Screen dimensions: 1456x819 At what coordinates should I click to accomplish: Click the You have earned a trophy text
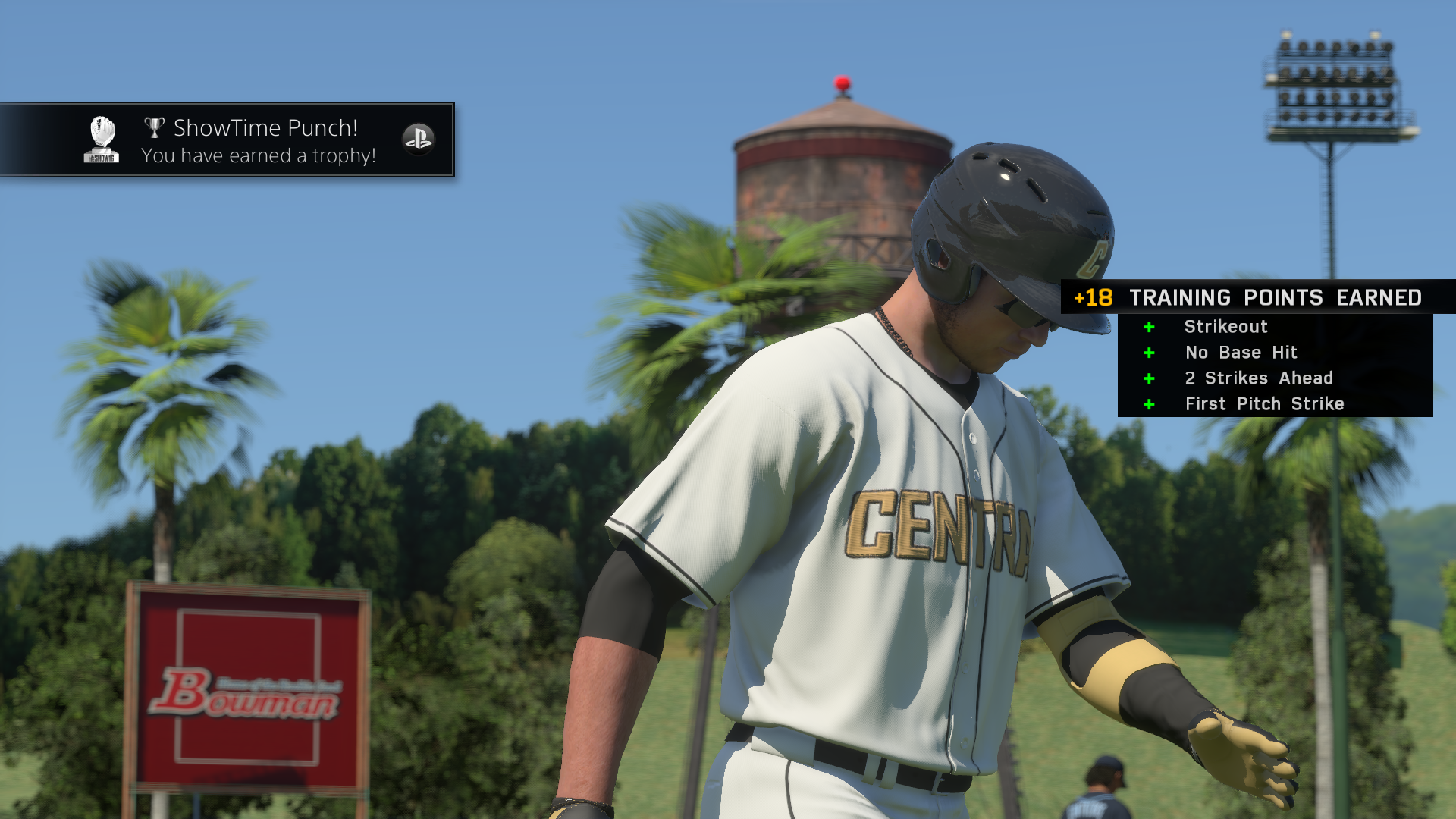point(258,155)
